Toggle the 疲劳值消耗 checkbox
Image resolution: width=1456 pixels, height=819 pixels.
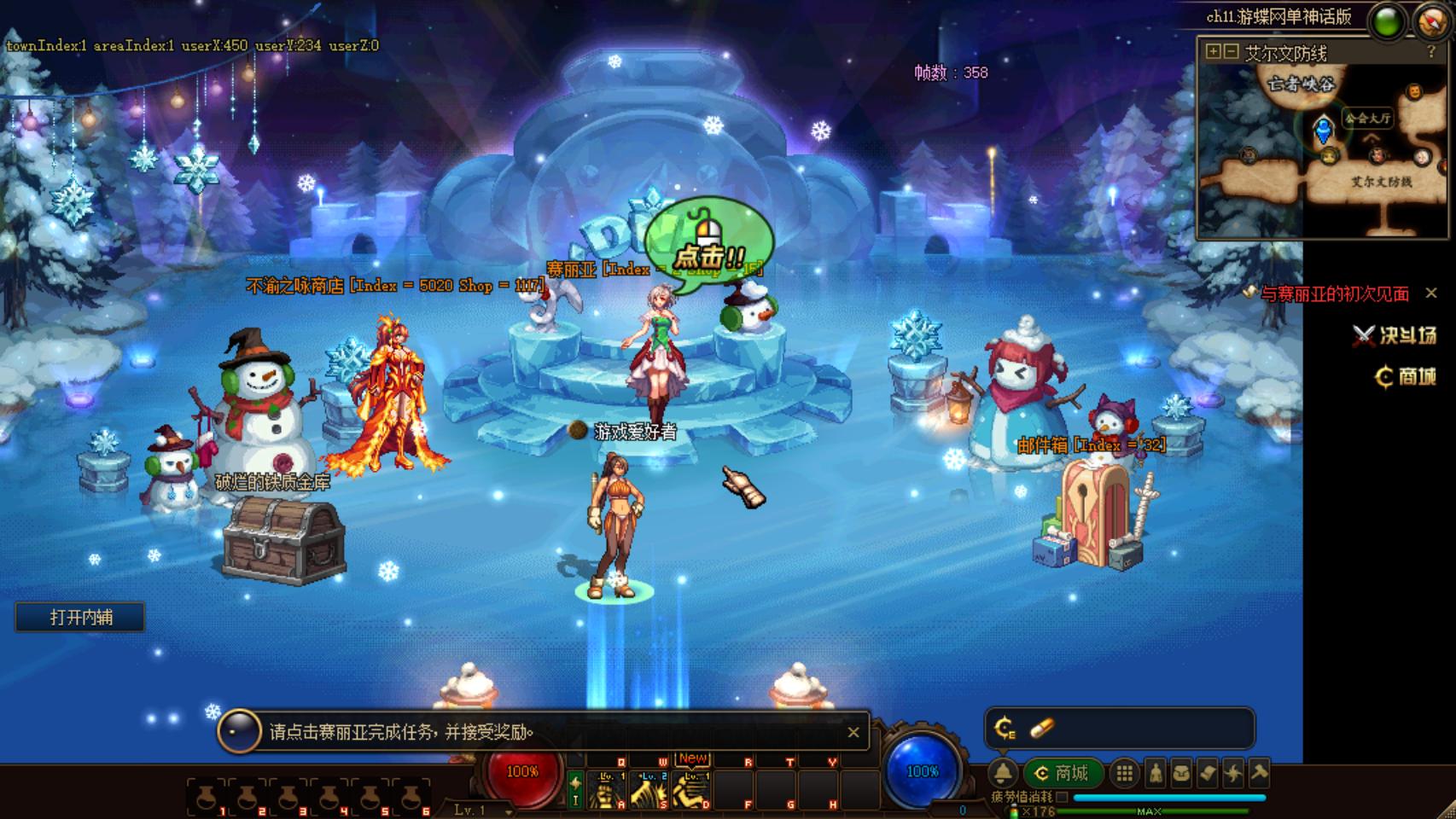(x=1062, y=797)
